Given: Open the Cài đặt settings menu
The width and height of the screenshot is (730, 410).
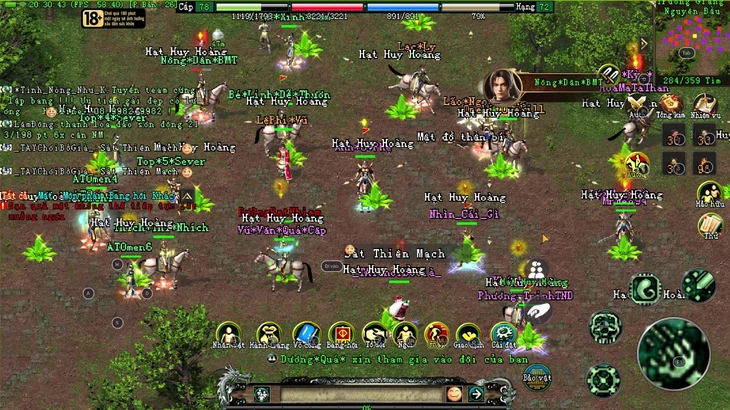Looking at the screenshot, I should pos(503,334).
